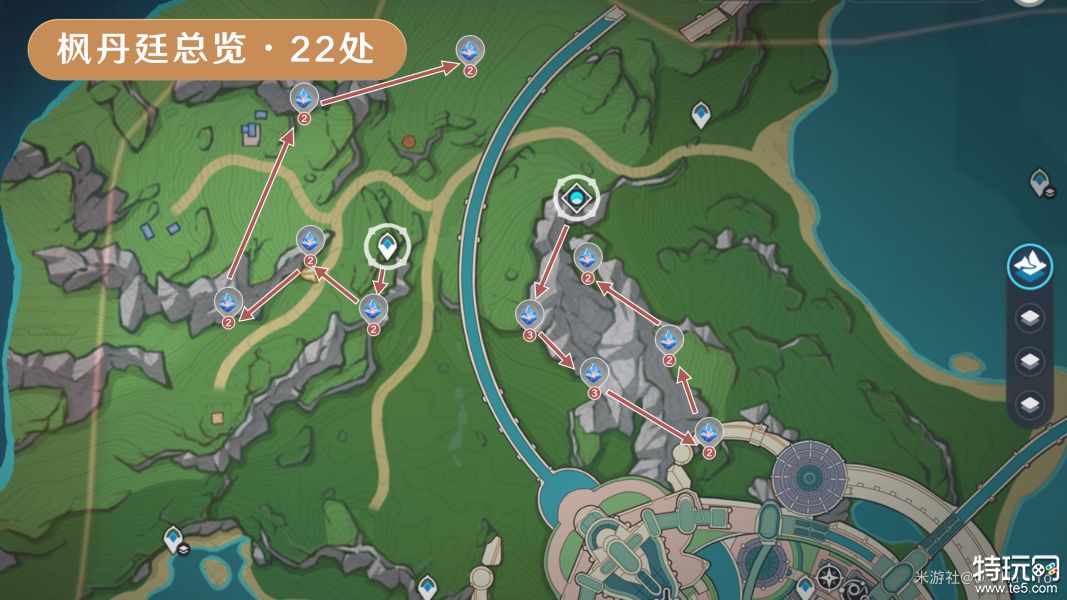Switch to the highlighted surface map layer
This screenshot has height=600, width=1067.
coord(1029,265)
